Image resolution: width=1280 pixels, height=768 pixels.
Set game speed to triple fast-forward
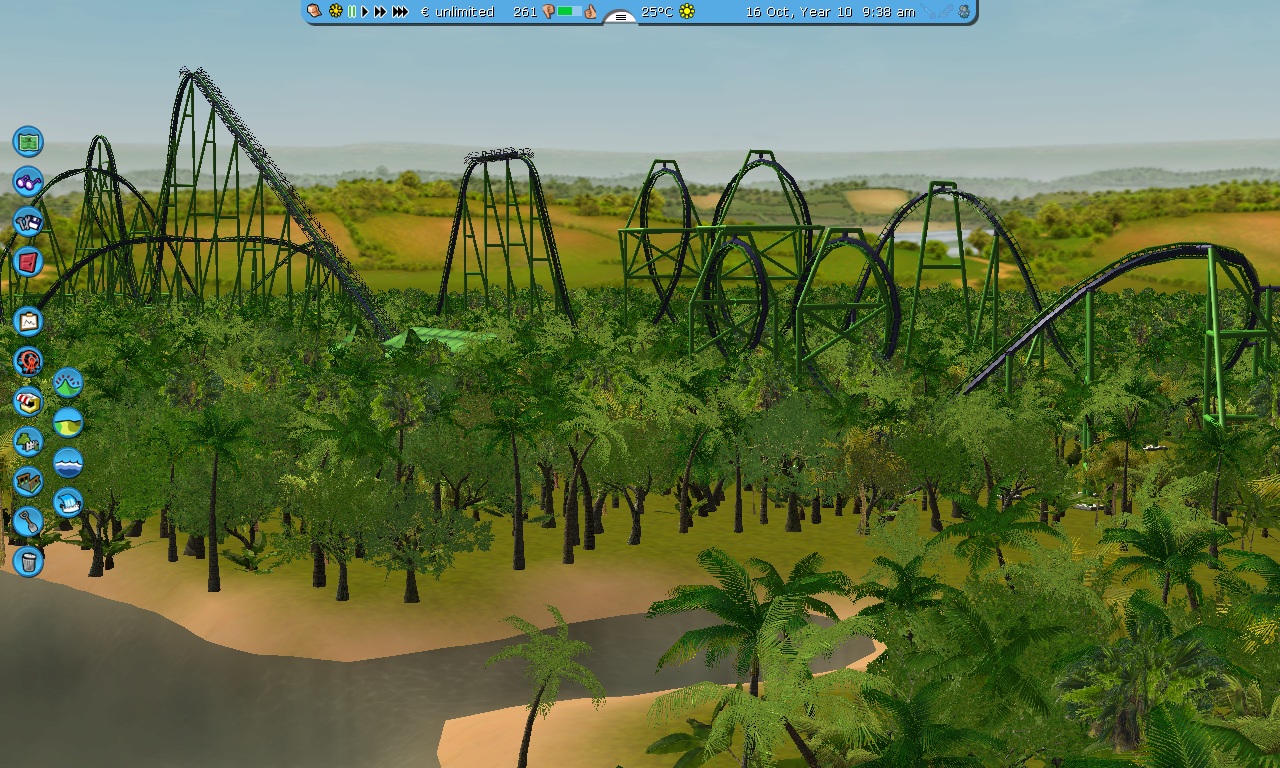coord(400,12)
